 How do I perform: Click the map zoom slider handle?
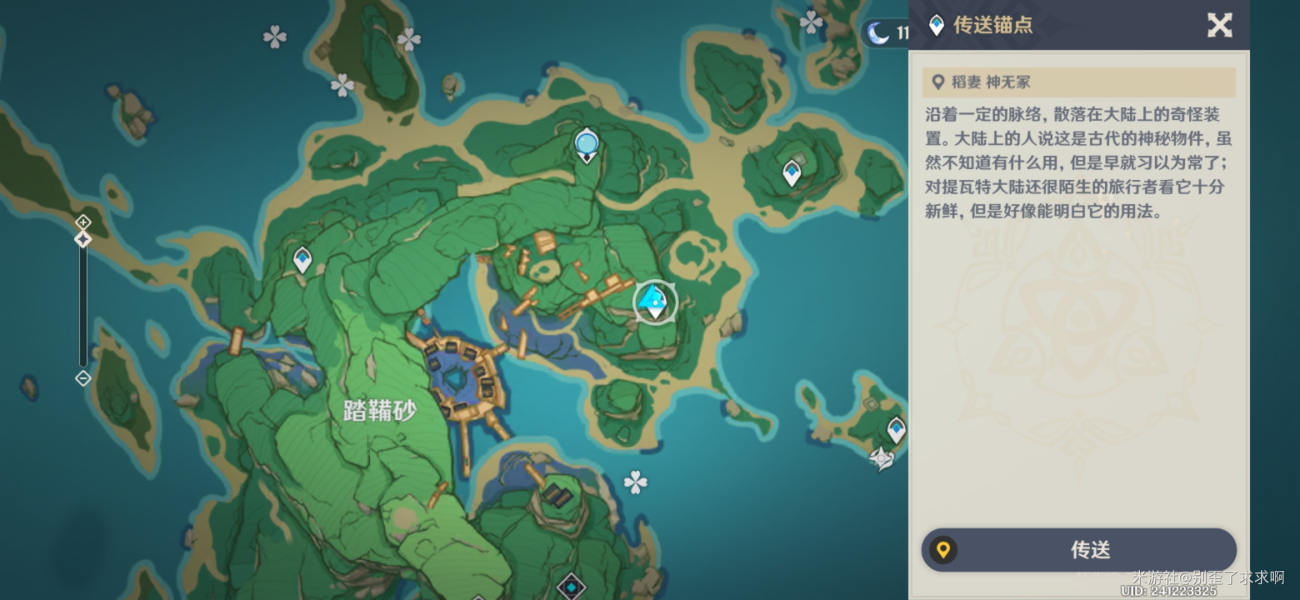point(83,239)
